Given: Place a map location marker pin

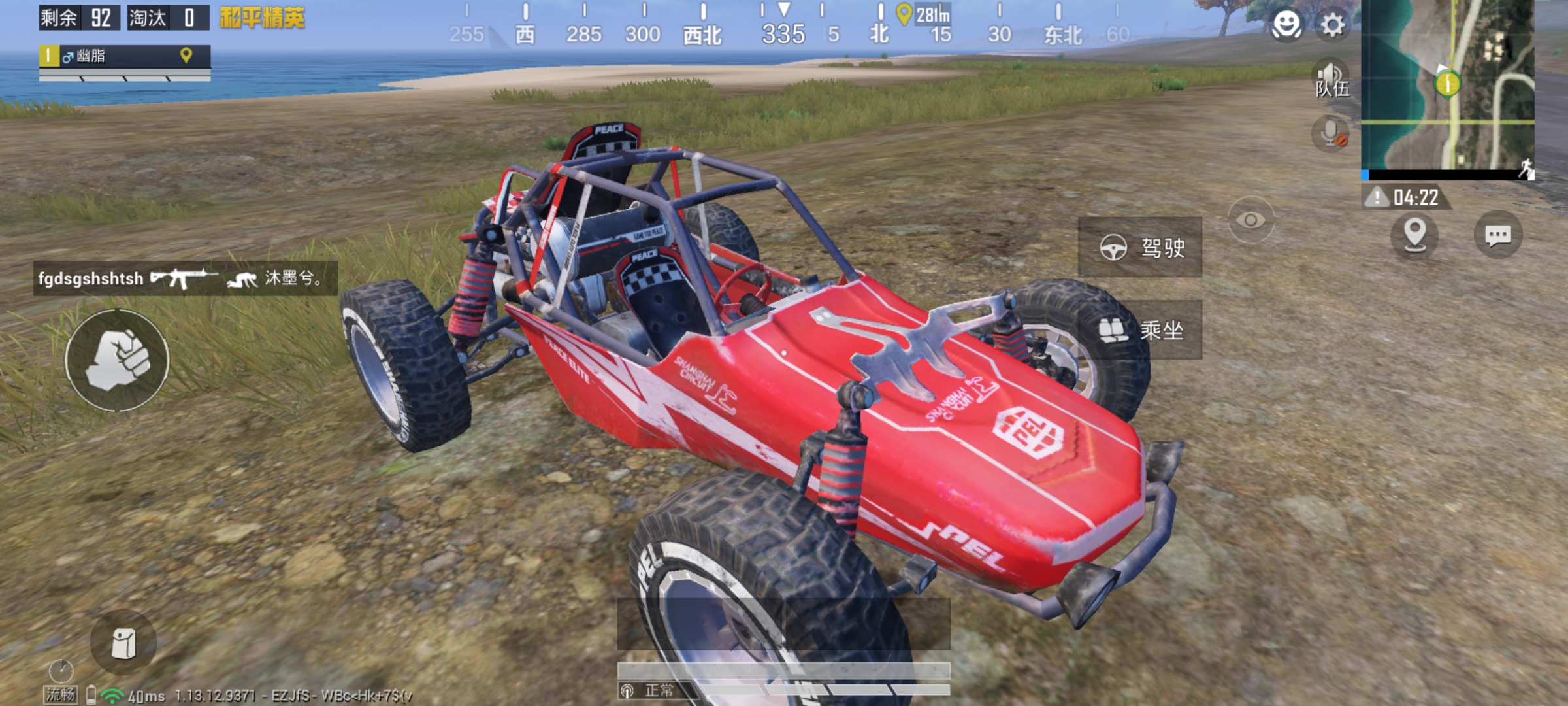Looking at the screenshot, I should click(1414, 235).
